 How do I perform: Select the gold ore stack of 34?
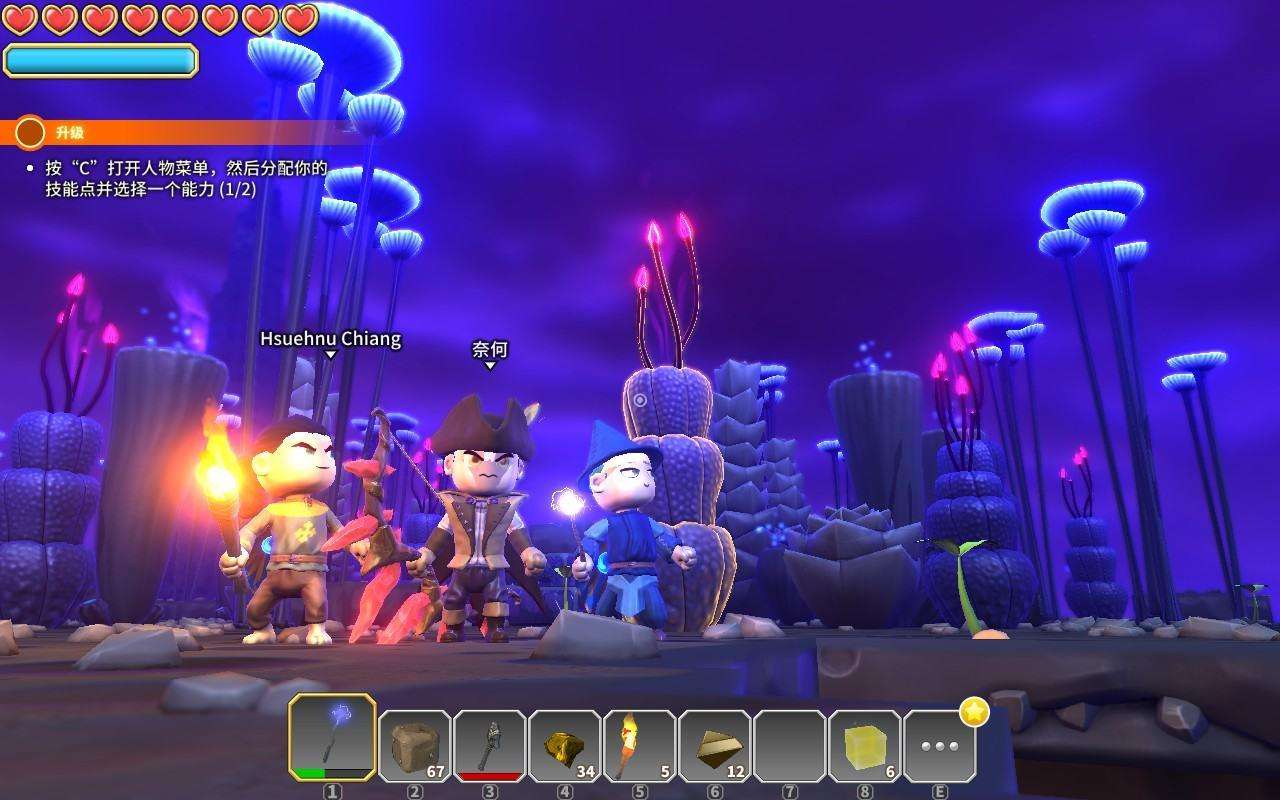[565, 745]
